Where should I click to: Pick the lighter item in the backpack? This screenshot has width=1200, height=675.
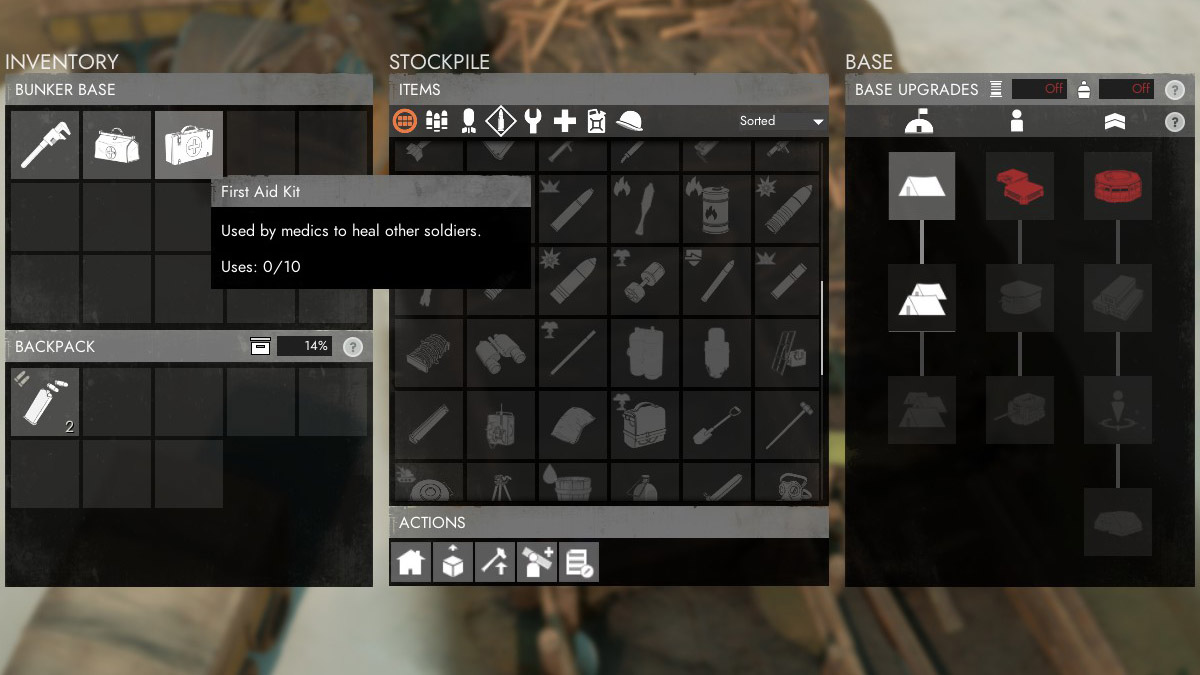45,402
